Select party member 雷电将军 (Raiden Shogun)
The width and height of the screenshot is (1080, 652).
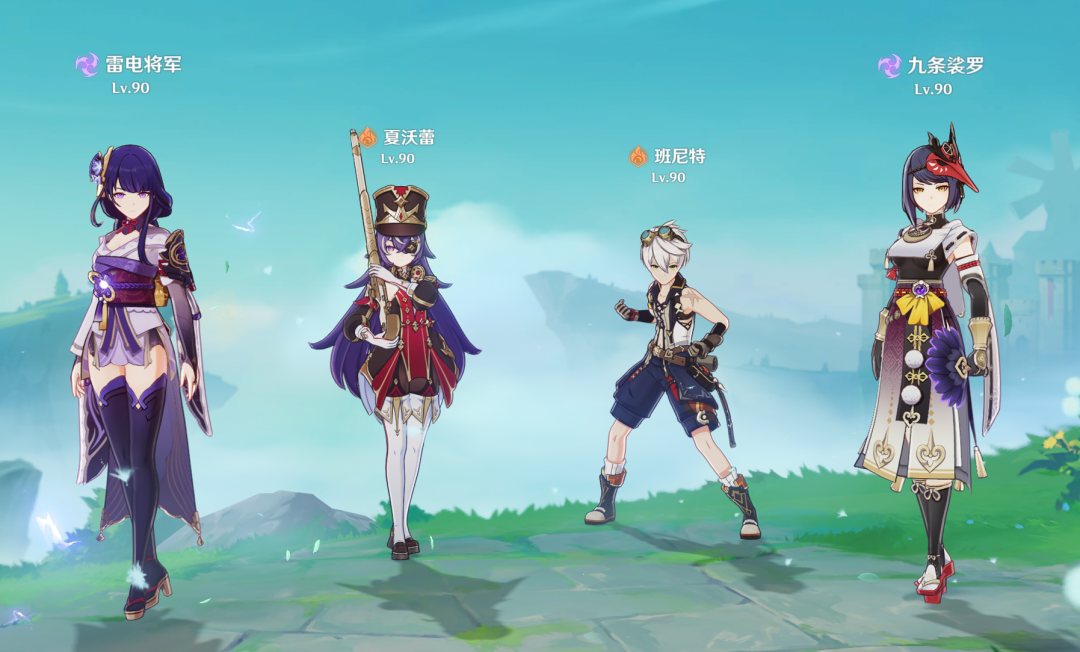[x=135, y=370]
